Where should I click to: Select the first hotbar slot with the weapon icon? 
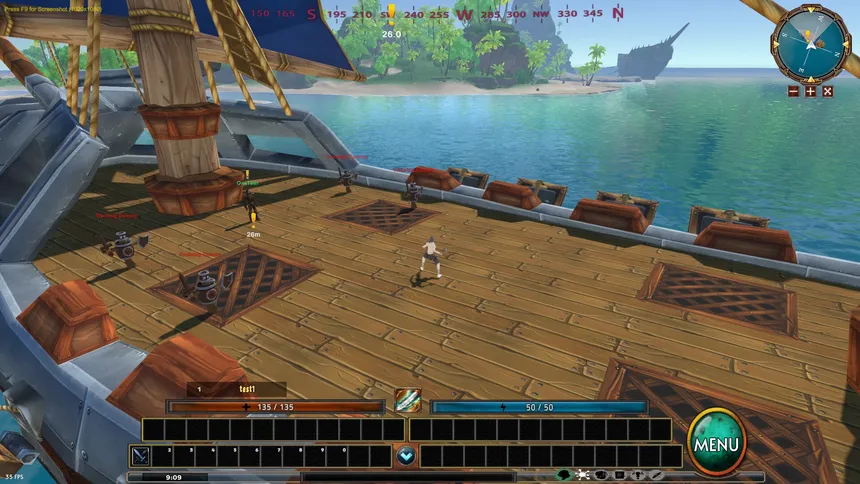point(140,456)
